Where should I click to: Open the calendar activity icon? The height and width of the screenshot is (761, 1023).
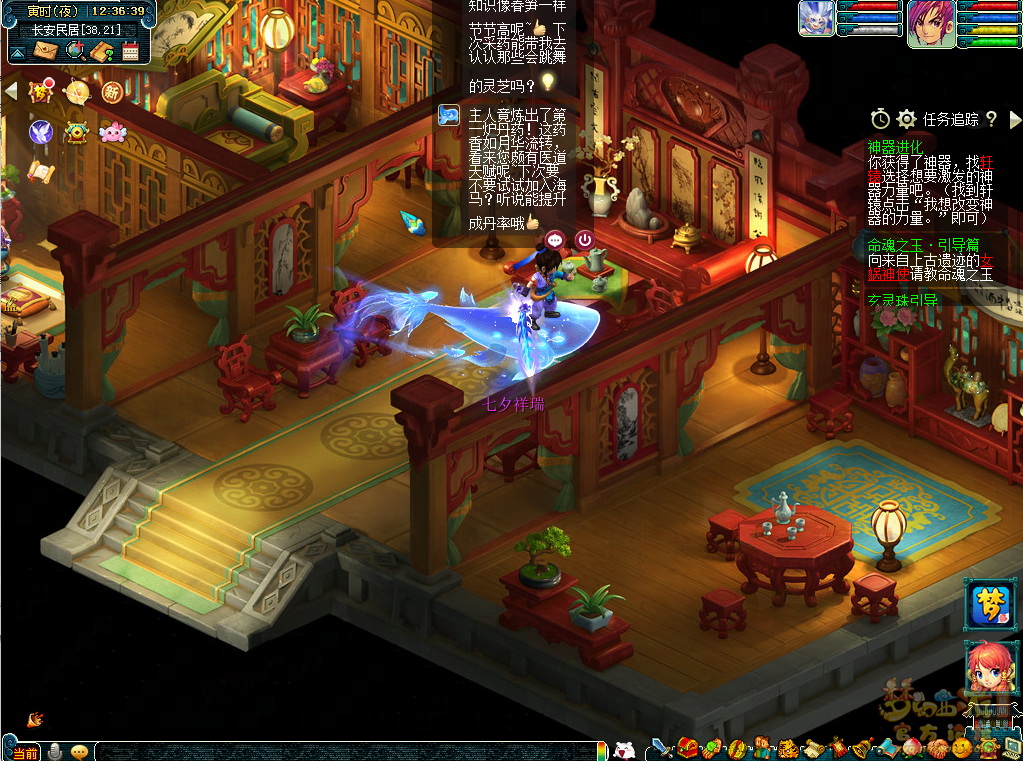[130, 50]
